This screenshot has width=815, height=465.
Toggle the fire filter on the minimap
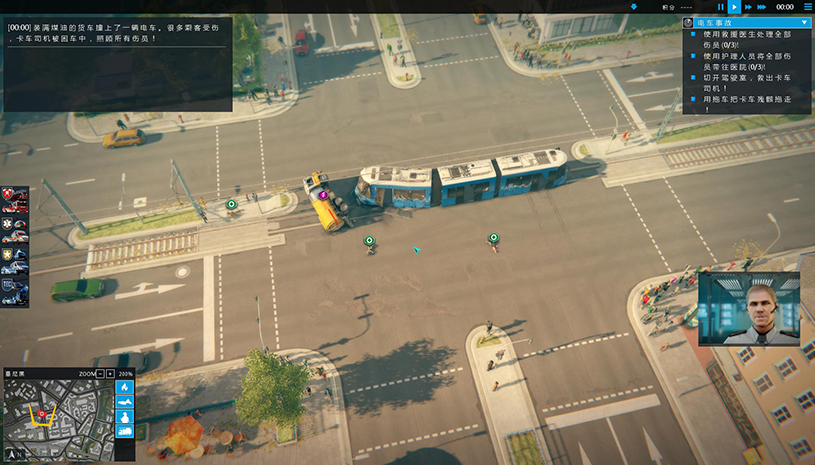[125, 387]
